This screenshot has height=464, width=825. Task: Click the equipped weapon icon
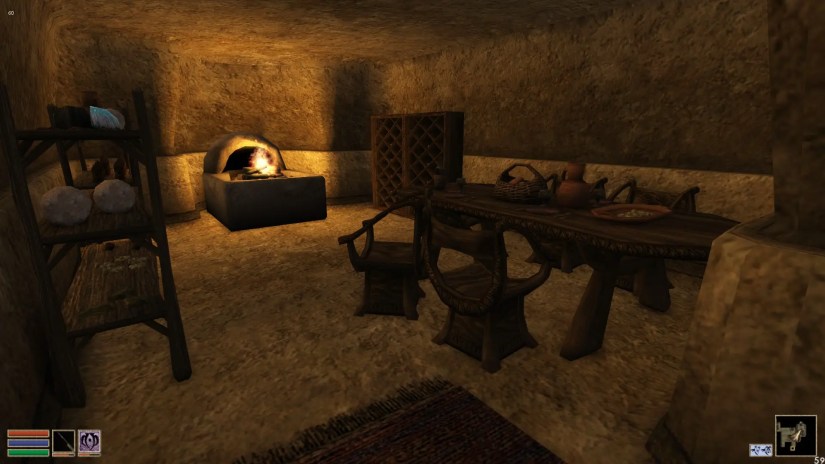[x=64, y=443]
